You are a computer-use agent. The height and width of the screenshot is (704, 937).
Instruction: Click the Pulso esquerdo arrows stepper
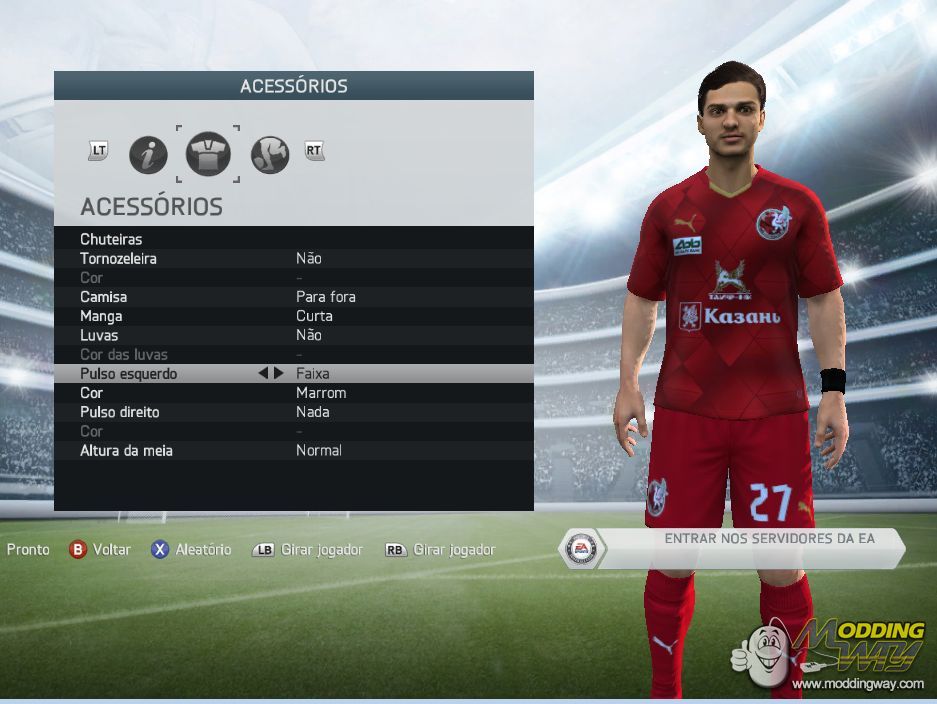point(270,373)
